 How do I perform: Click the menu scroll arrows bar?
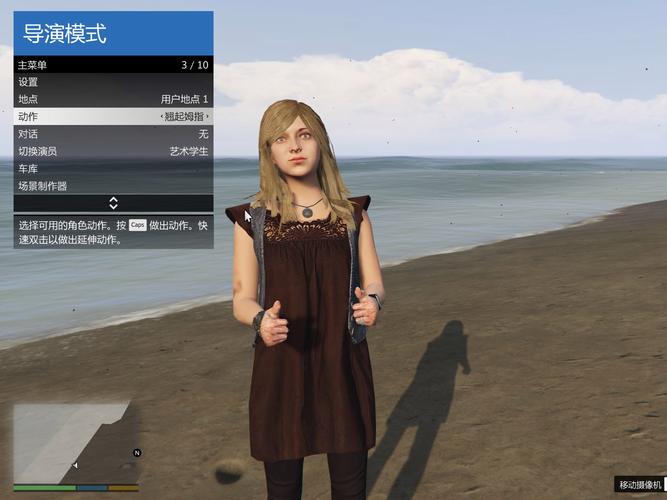113,203
